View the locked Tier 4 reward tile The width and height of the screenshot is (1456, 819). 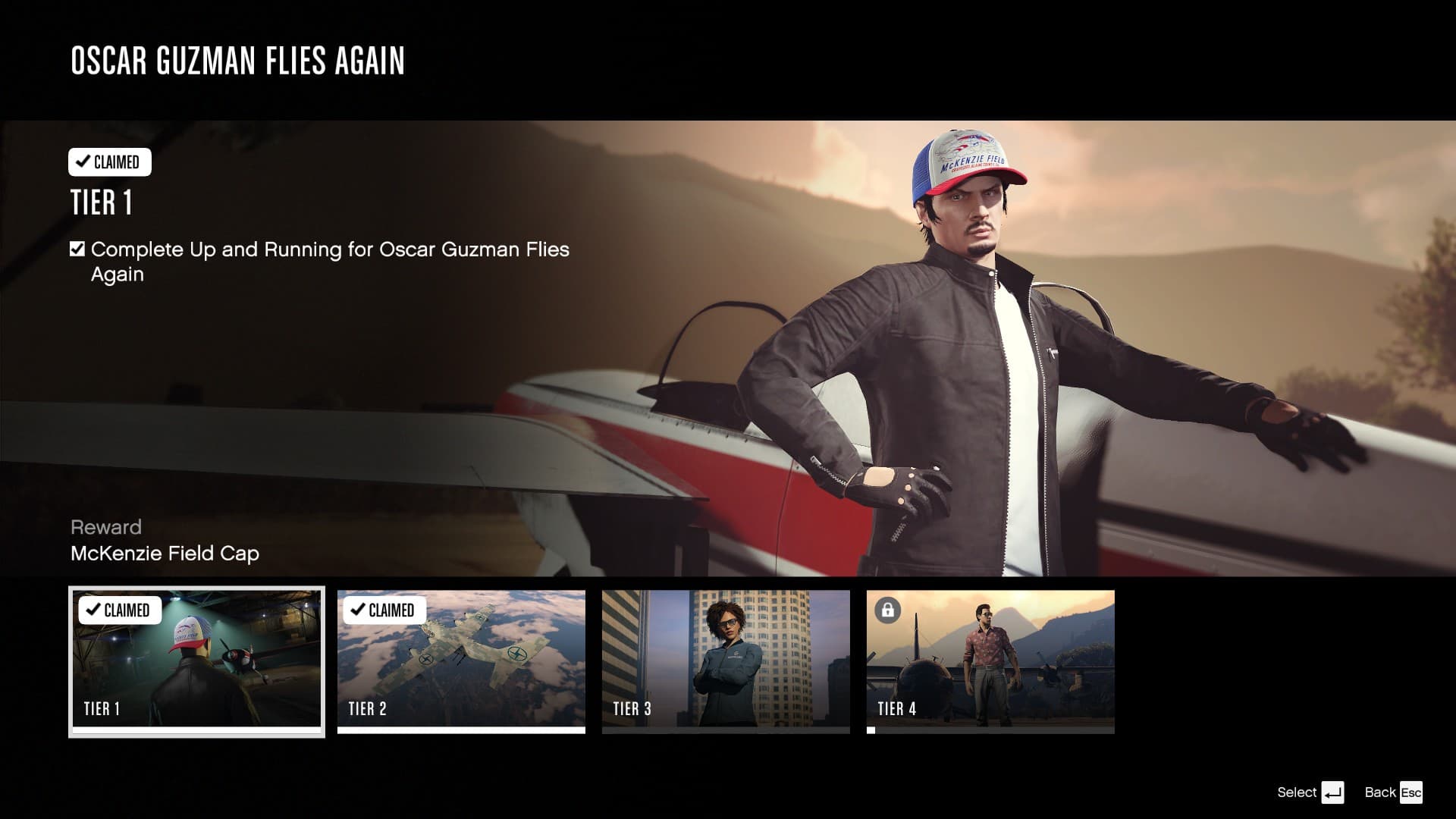pyautogui.click(x=990, y=661)
